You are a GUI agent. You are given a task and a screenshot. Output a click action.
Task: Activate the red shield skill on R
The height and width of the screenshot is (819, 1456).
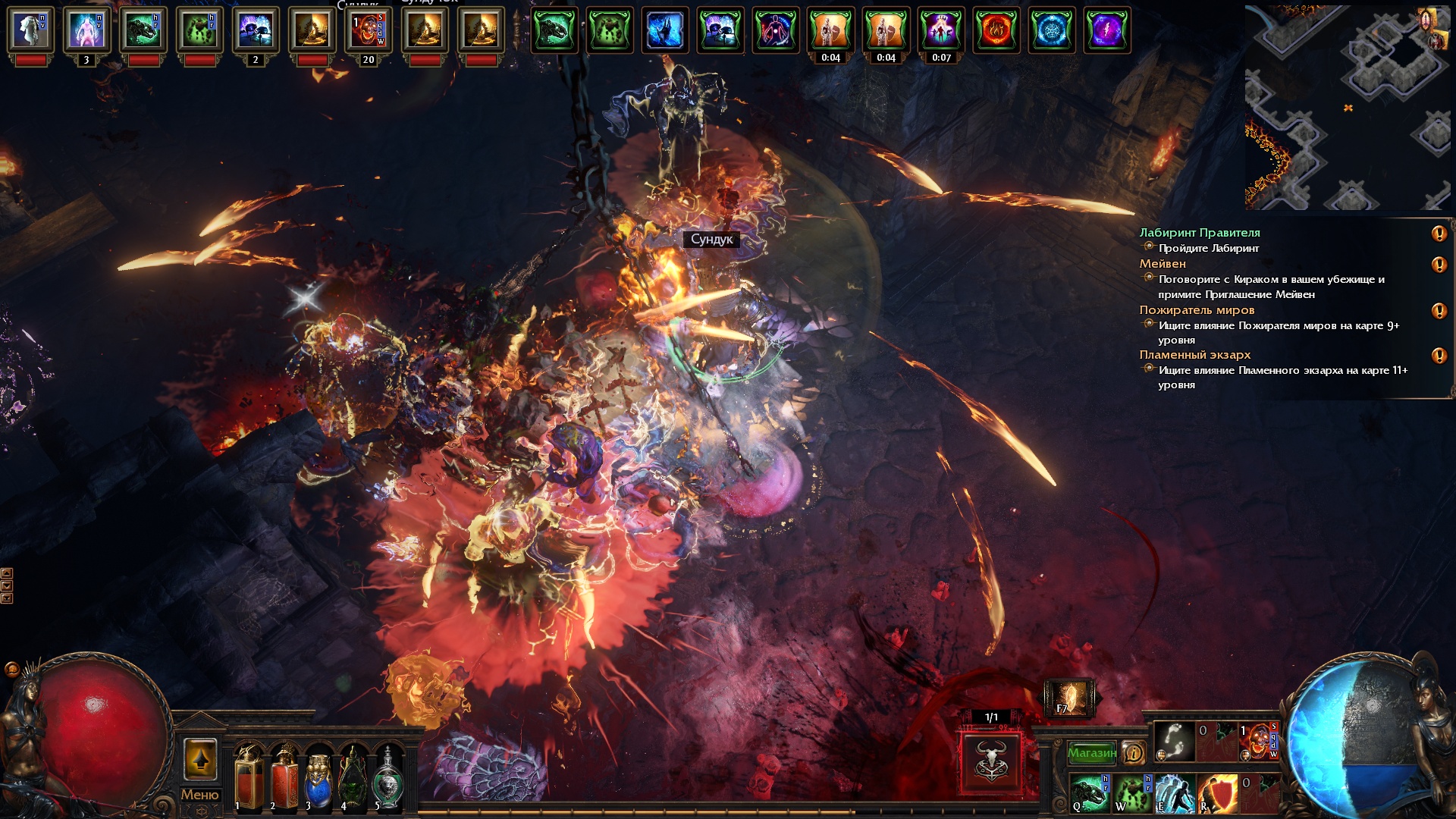[x=1217, y=792]
